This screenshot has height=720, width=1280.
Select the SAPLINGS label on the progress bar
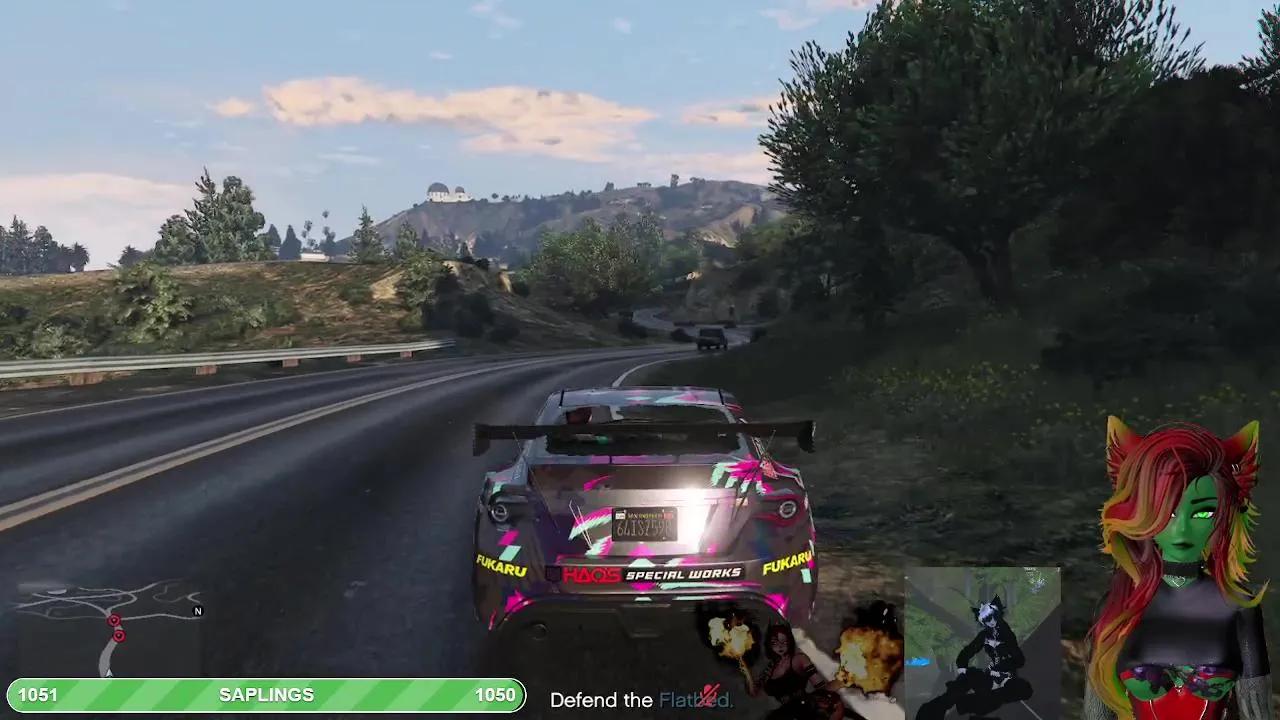[x=268, y=694]
